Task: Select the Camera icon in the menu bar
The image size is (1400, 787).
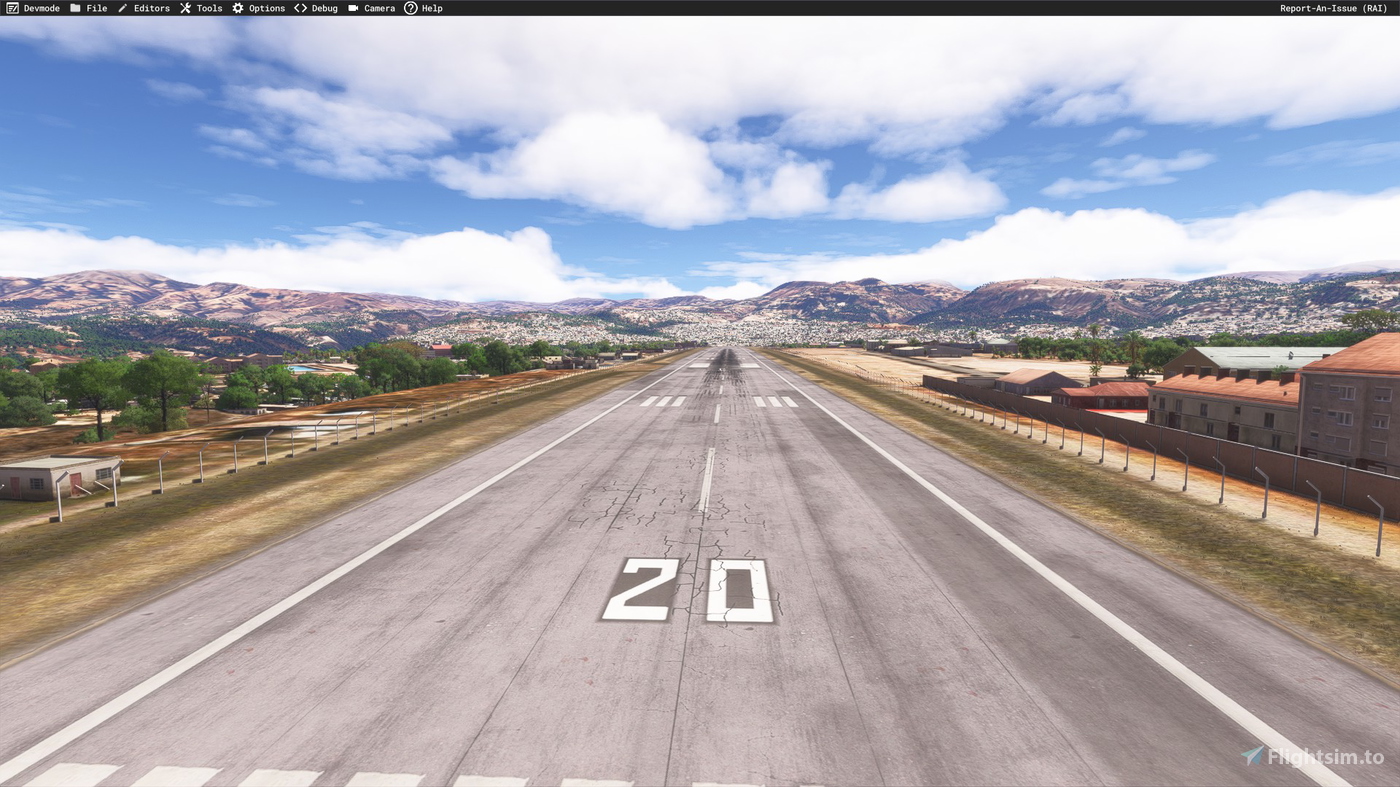Action: [x=352, y=7]
